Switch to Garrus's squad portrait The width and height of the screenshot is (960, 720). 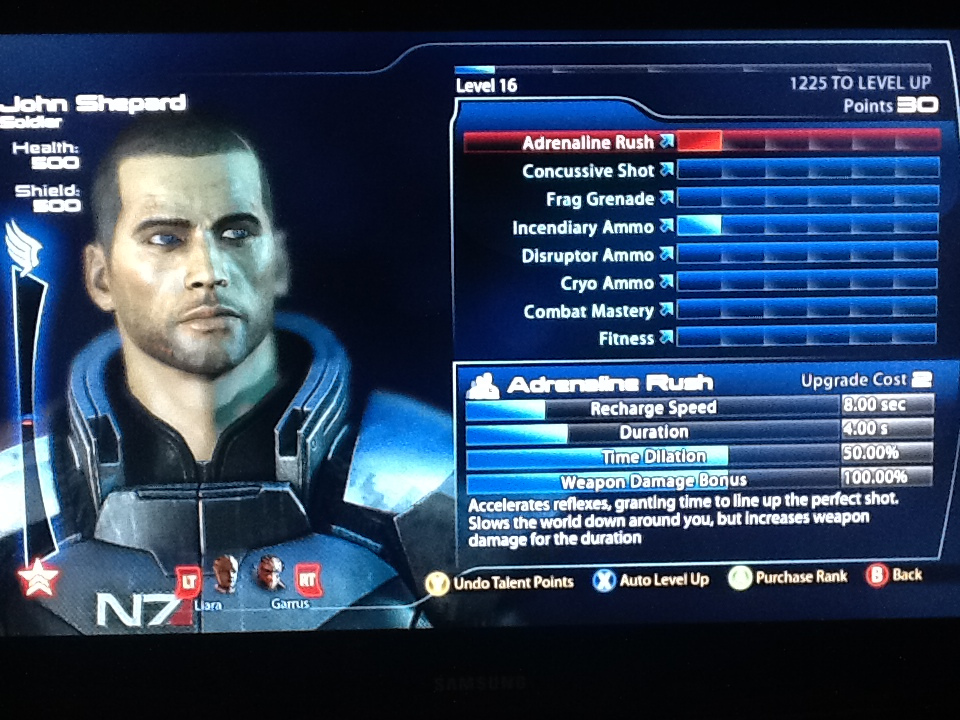[270, 575]
